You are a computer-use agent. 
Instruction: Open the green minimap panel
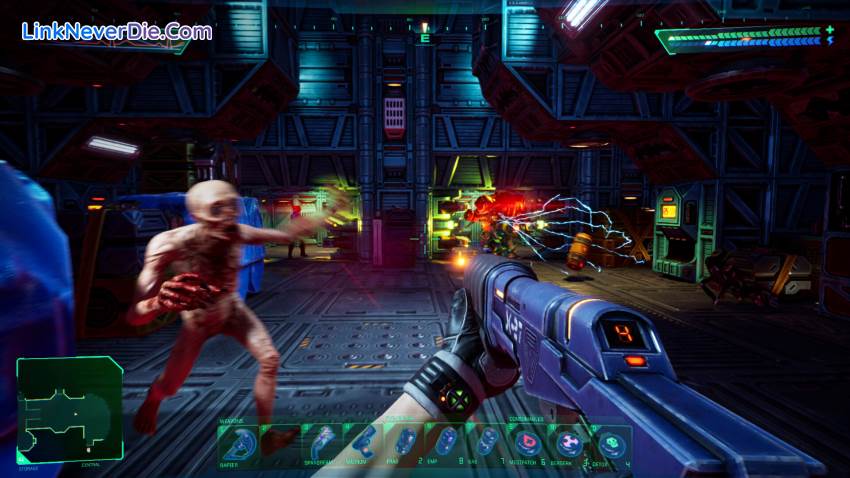69,410
